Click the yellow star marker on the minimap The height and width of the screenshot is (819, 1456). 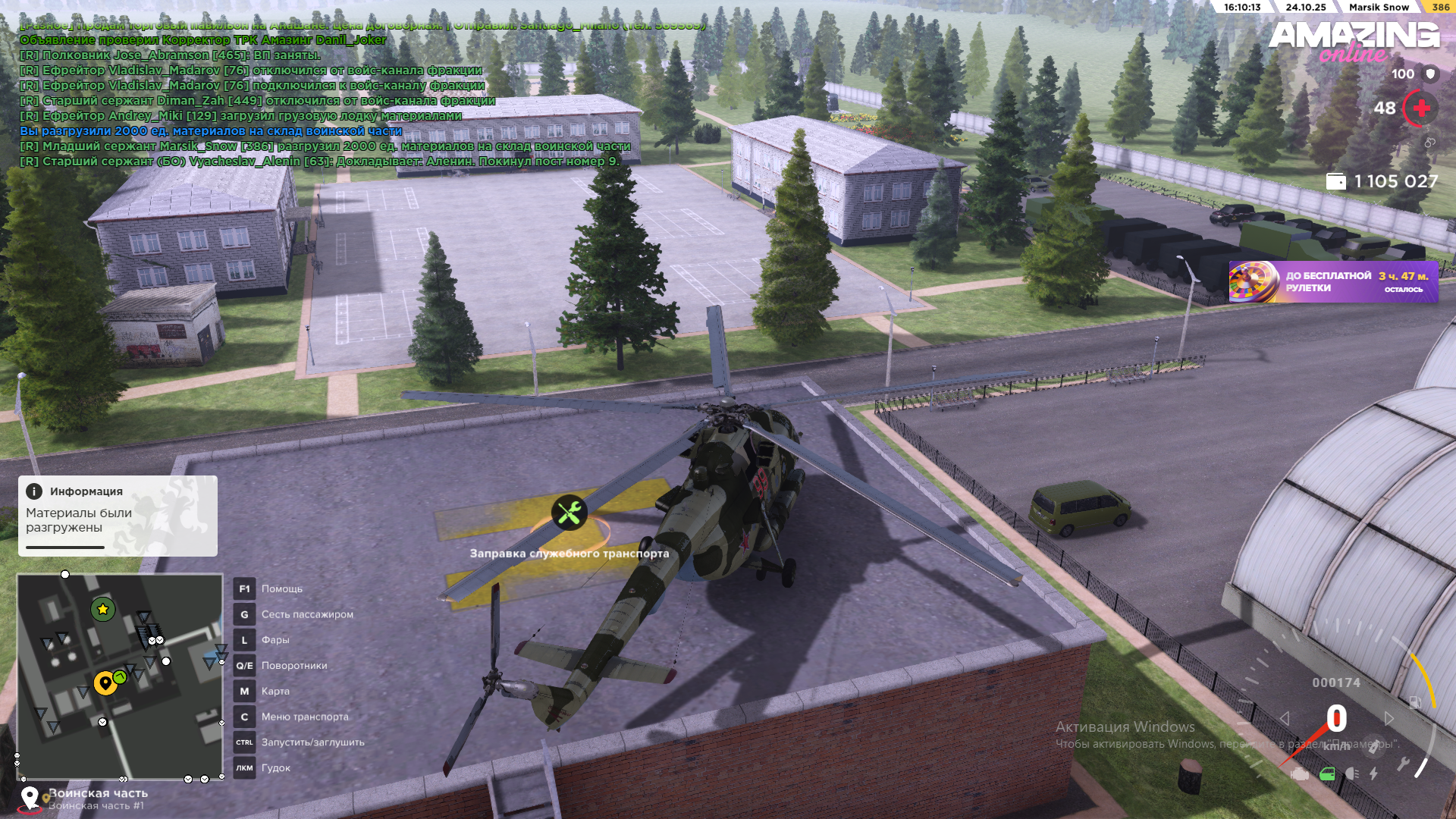pos(103,608)
